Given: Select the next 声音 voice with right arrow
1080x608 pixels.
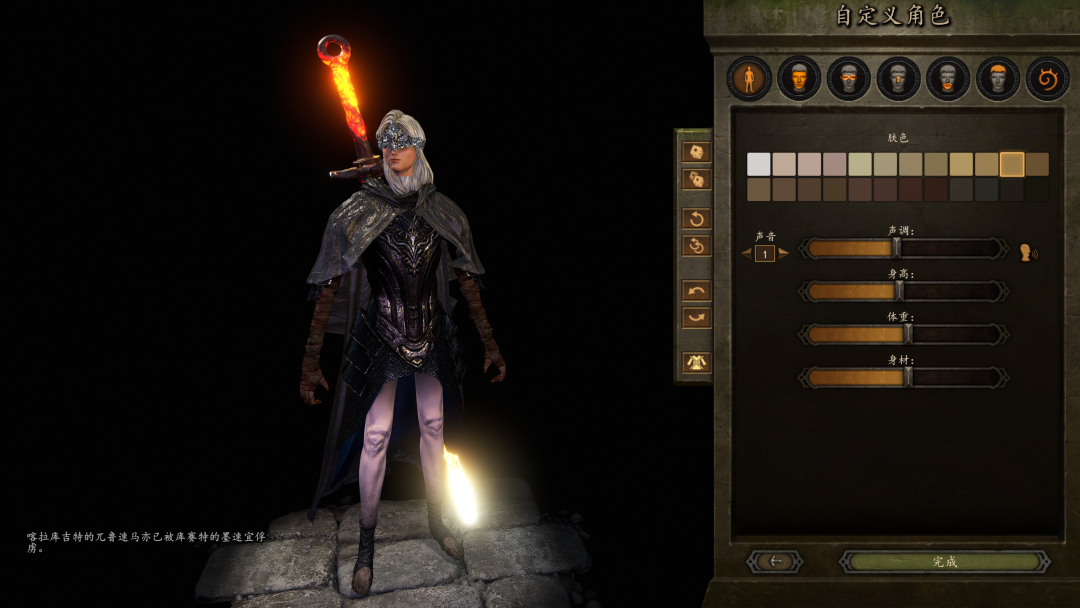Looking at the screenshot, I should point(784,253).
